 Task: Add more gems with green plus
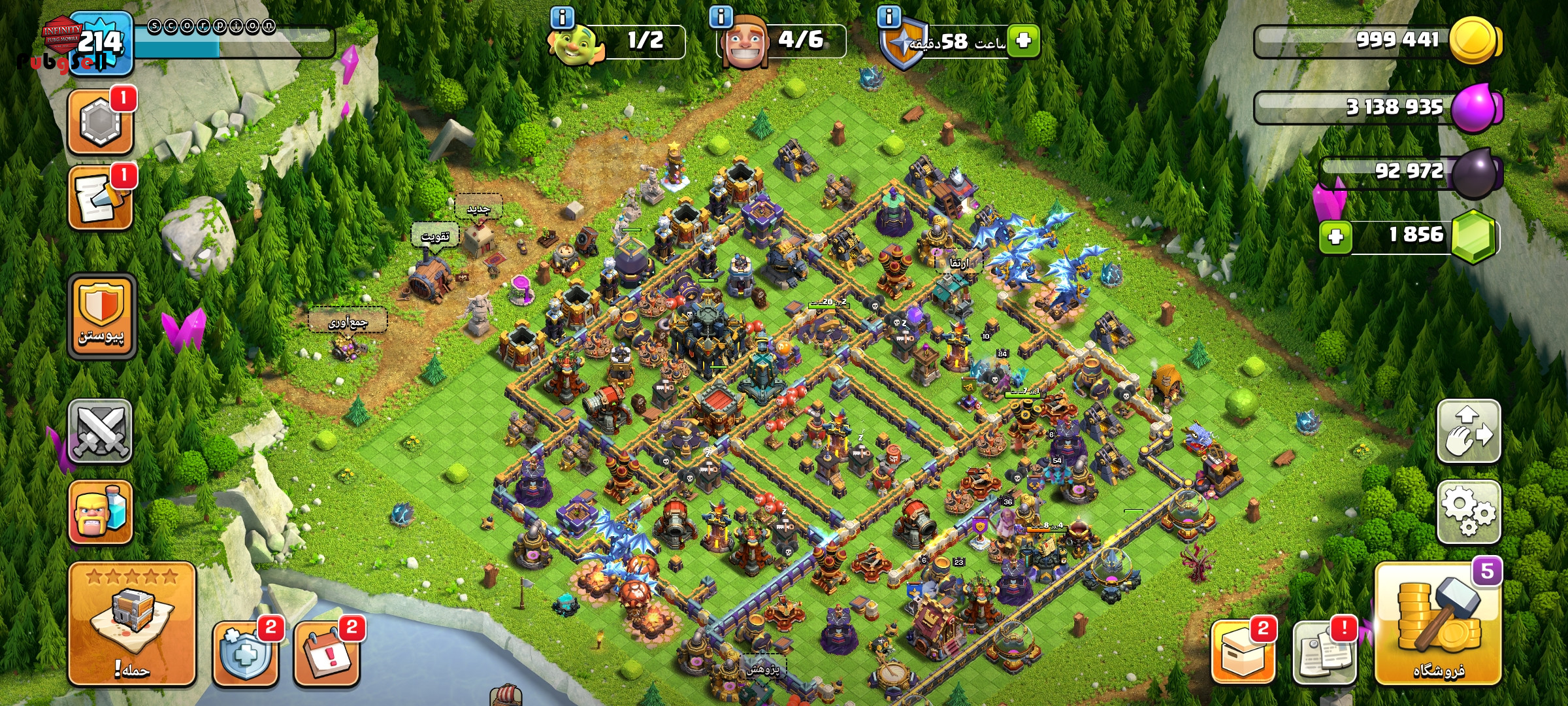[1335, 236]
